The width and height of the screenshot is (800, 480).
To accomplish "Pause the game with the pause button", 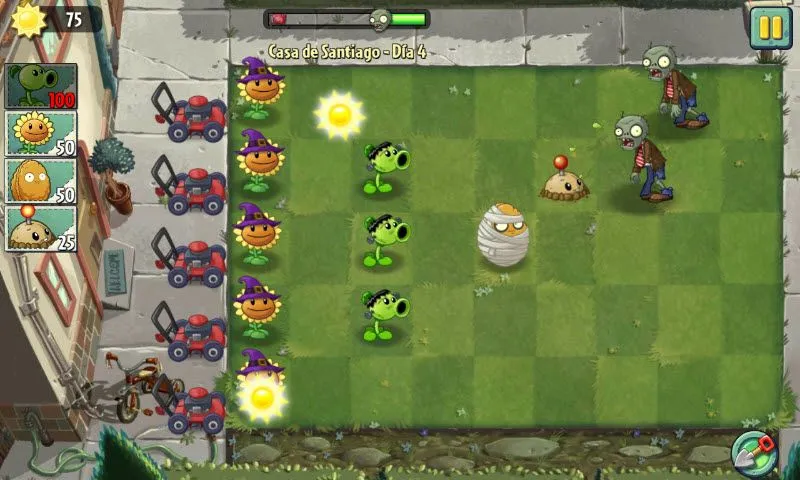I will pyautogui.click(x=770, y=27).
